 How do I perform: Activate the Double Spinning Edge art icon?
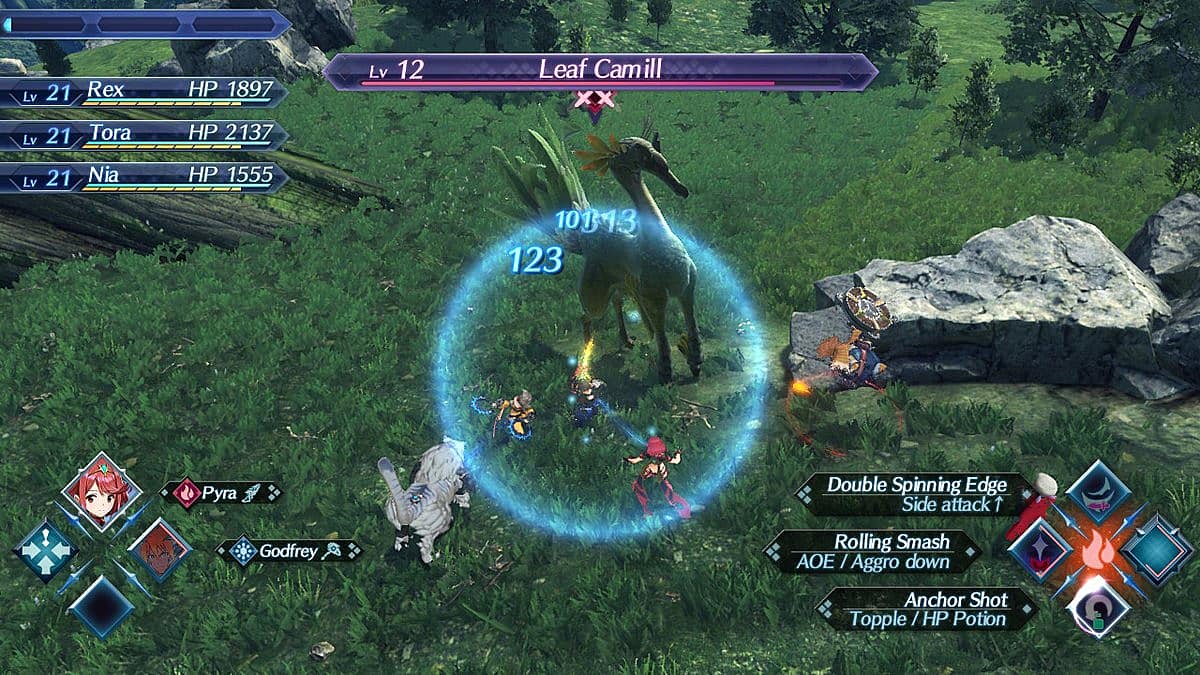(x=1098, y=492)
